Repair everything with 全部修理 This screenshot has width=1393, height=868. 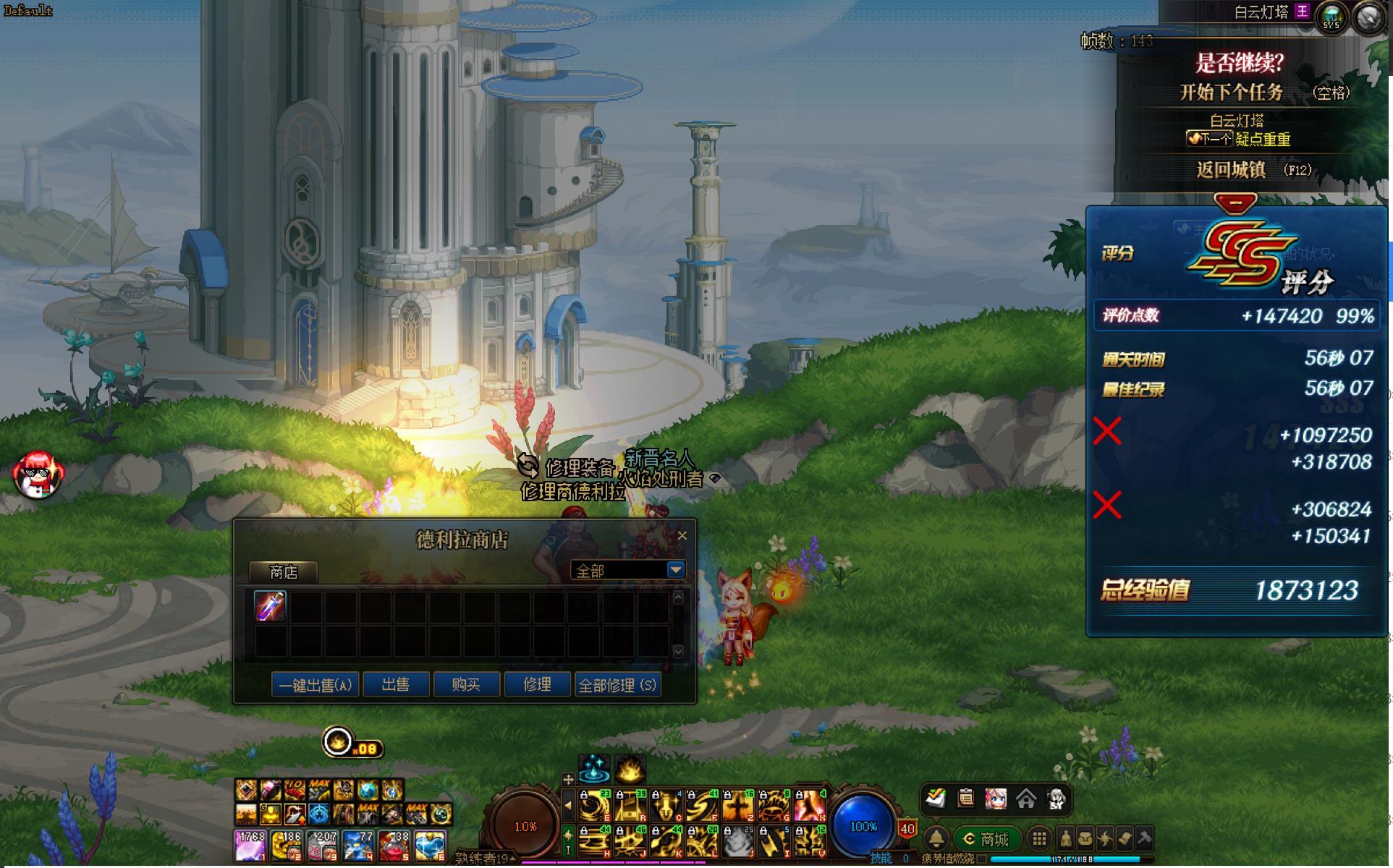[x=617, y=684]
